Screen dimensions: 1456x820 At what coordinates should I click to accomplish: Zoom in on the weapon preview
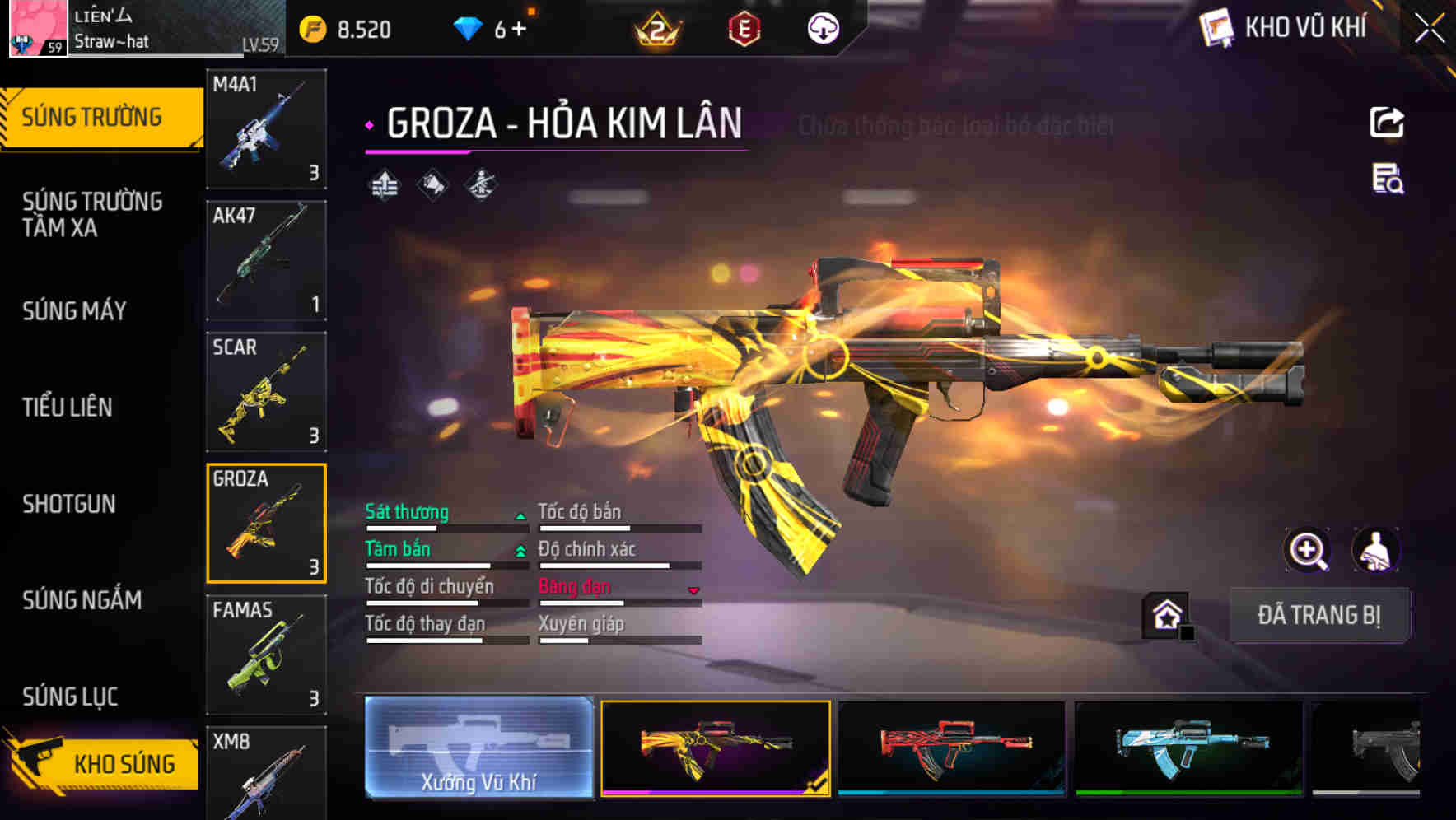pos(1308,550)
